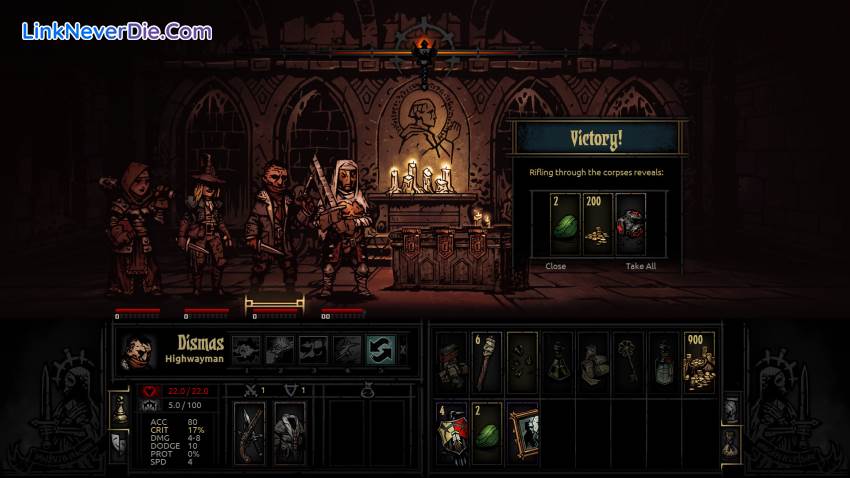850x478 pixels.
Task: Select the skeleton key in inventory
Action: click(x=628, y=360)
